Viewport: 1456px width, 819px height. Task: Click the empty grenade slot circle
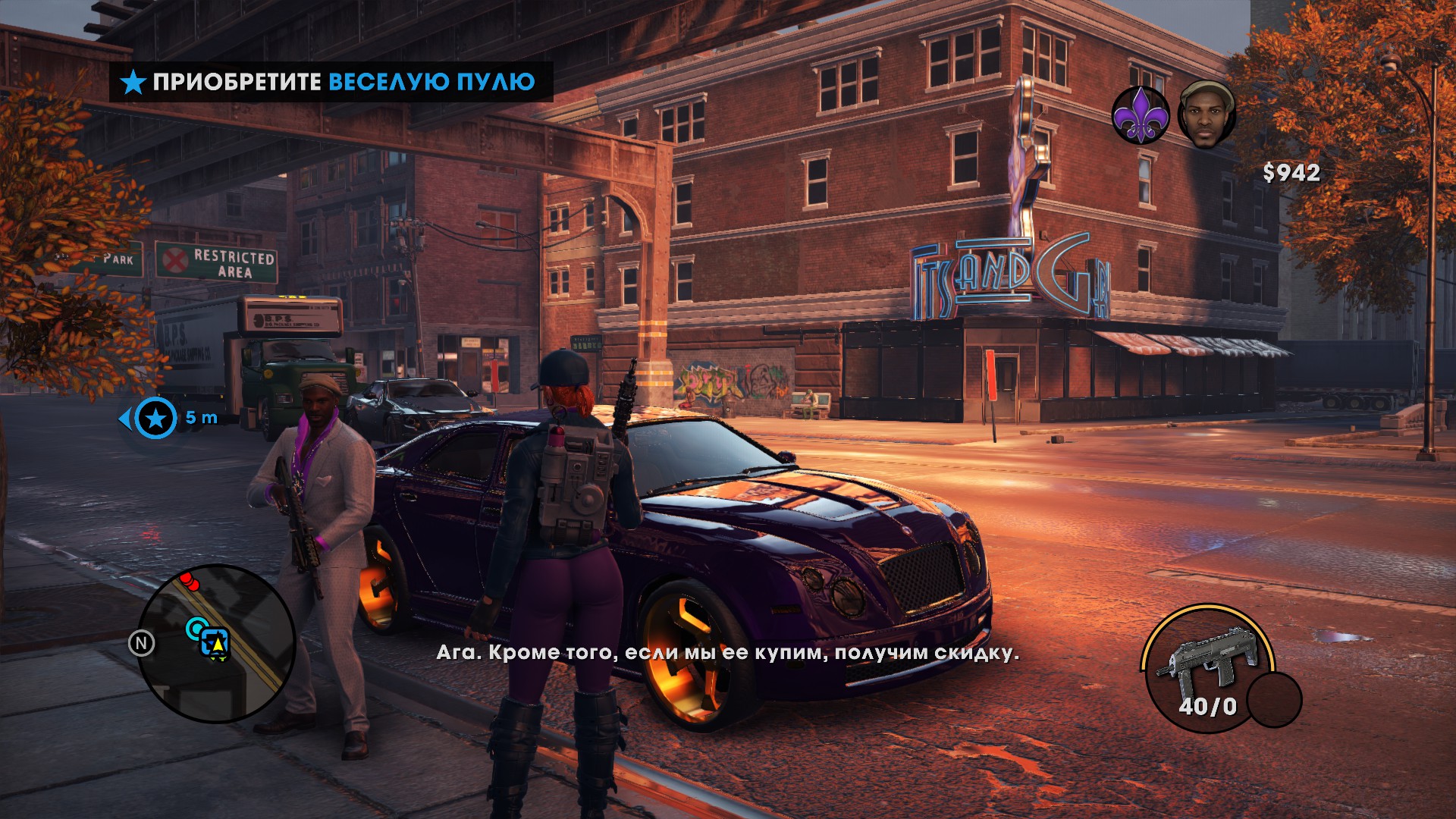coord(1274,699)
